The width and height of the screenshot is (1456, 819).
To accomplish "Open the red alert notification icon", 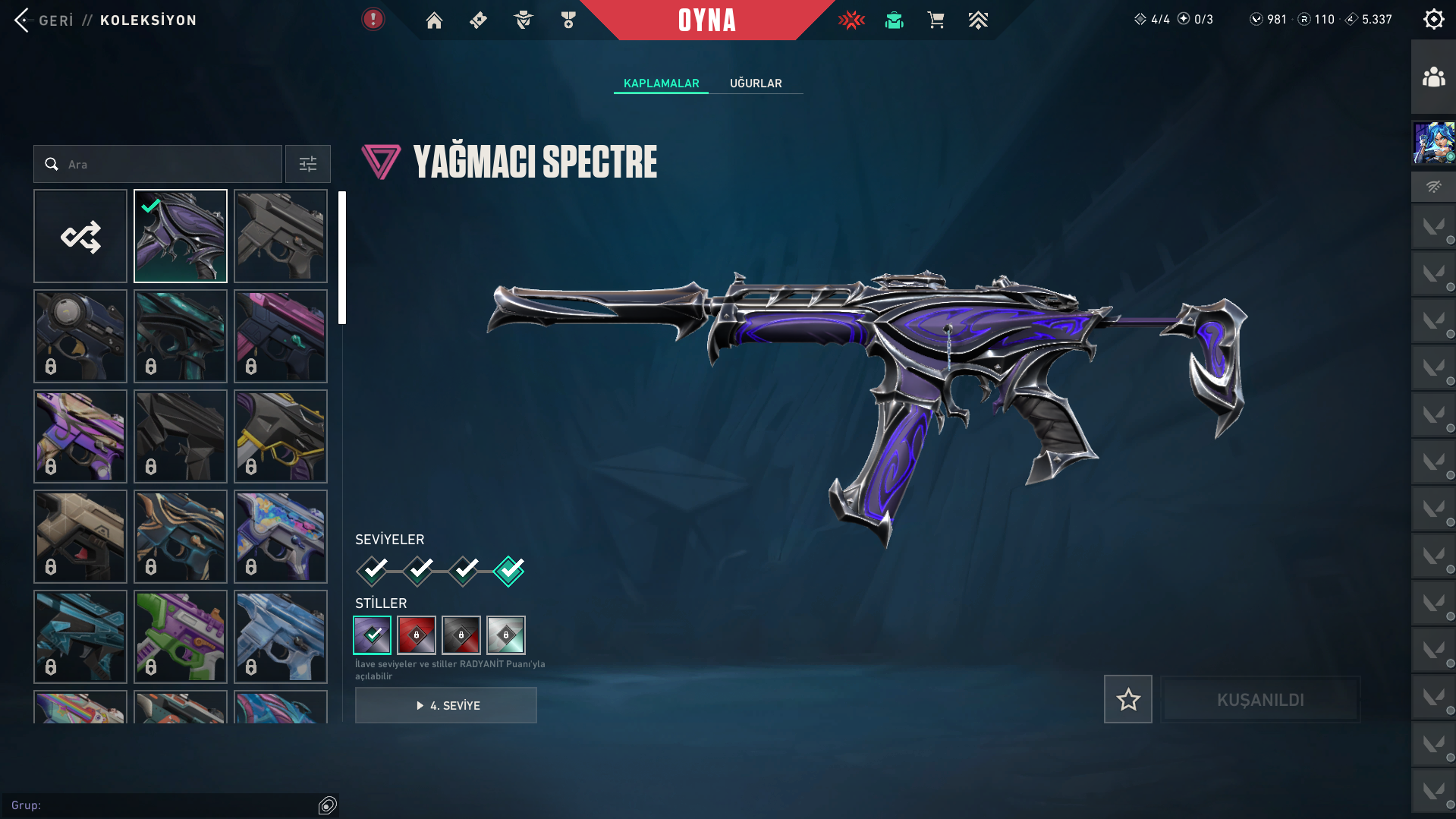I will pos(373,19).
